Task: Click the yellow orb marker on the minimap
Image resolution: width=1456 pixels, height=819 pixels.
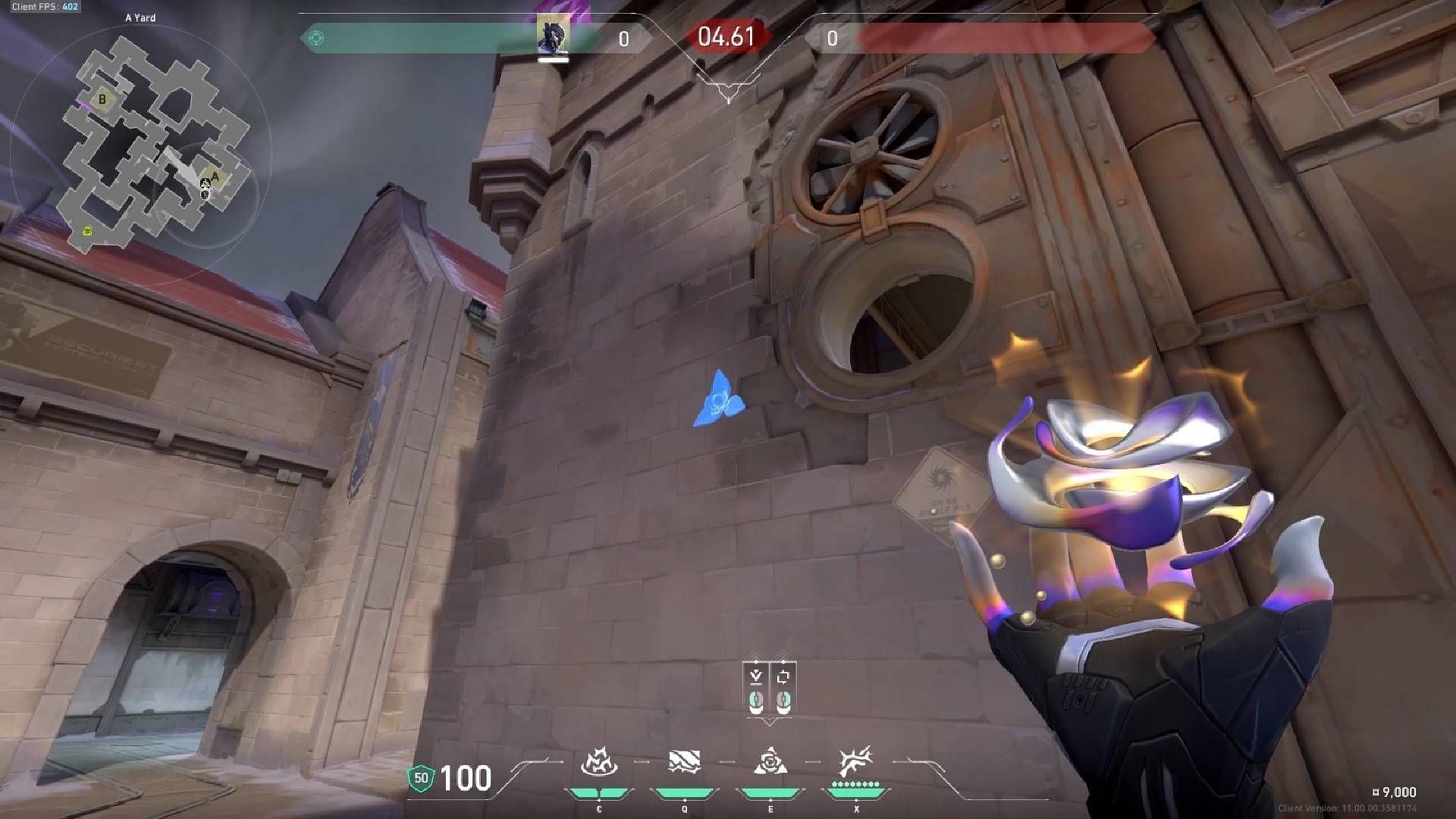Action: [x=87, y=230]
